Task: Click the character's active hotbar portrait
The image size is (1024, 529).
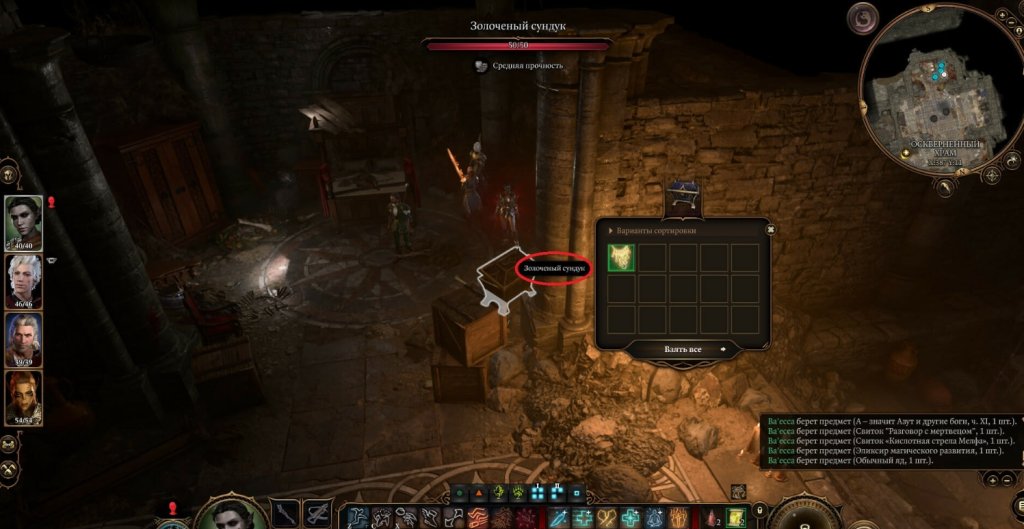Action: click(x=232, y=513)
